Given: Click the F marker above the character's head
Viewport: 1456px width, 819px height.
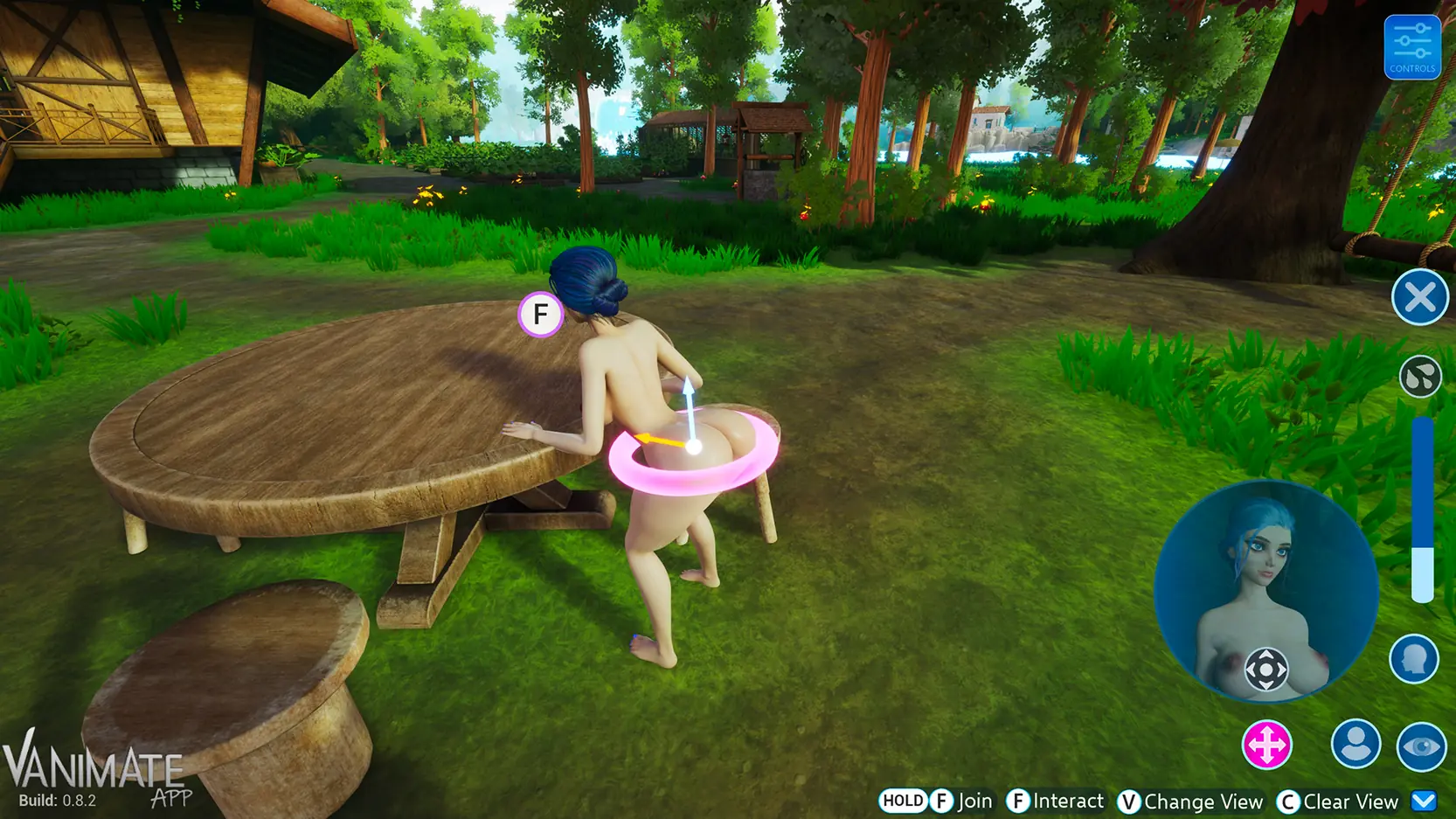Looking at the screenshot, I should pyautogui.click(x=541, y=312).
